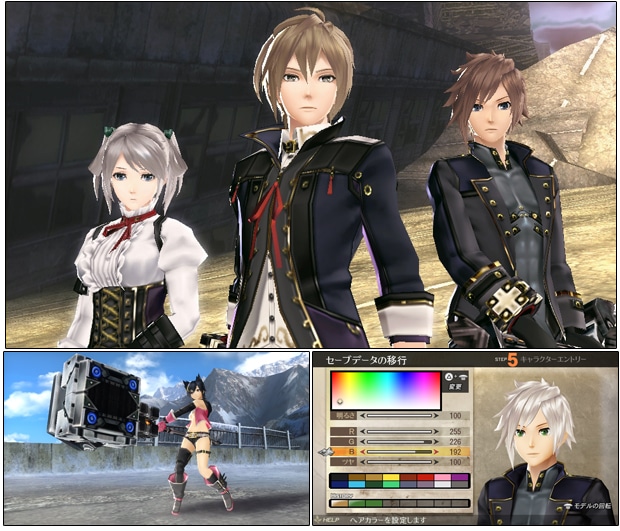Screen dimensions: 620x531
Task: Pick a hue in the rainbow color gradient
Action: [385, 390]
